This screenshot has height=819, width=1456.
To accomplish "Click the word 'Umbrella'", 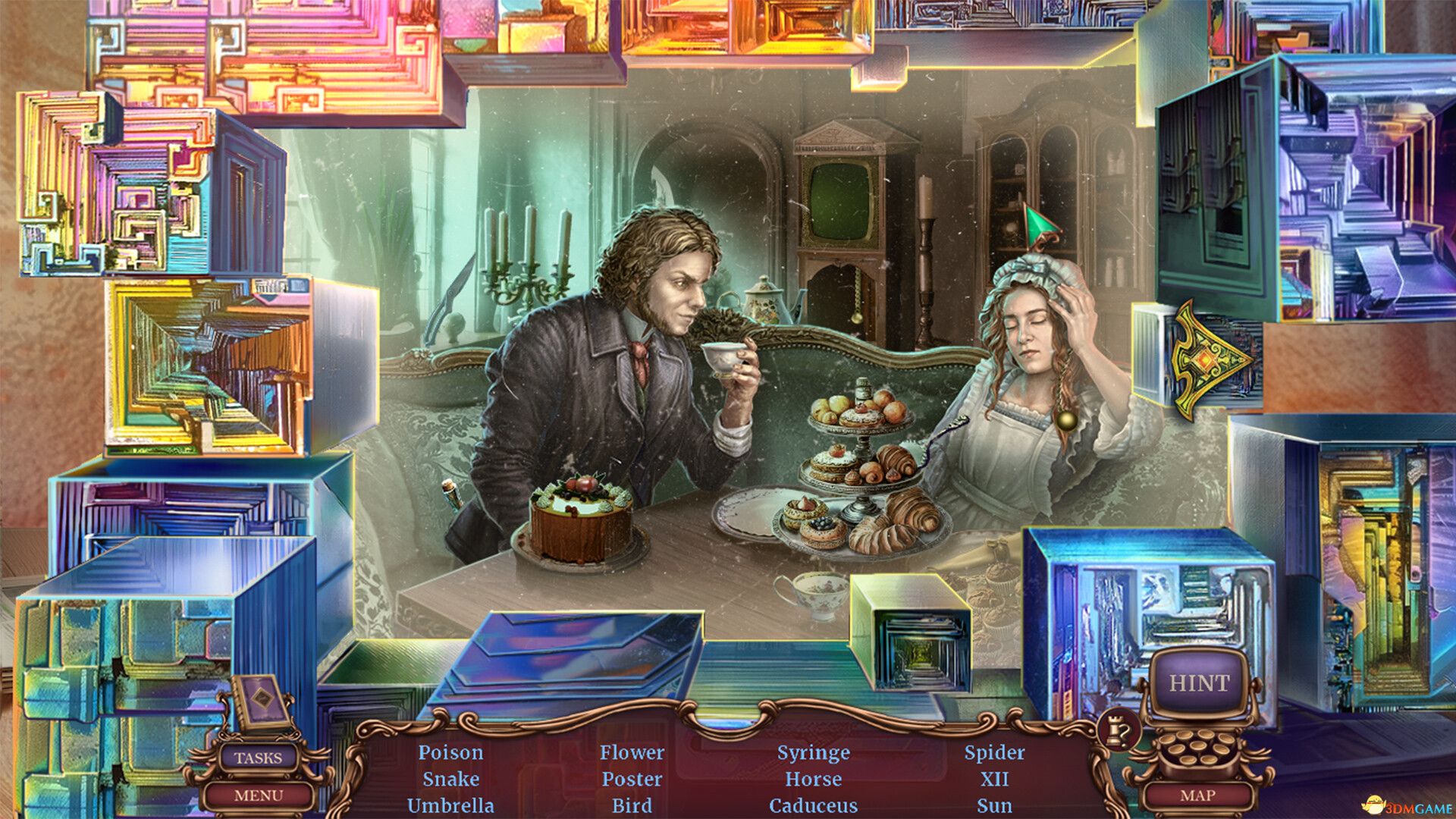I will click(449, 806).
